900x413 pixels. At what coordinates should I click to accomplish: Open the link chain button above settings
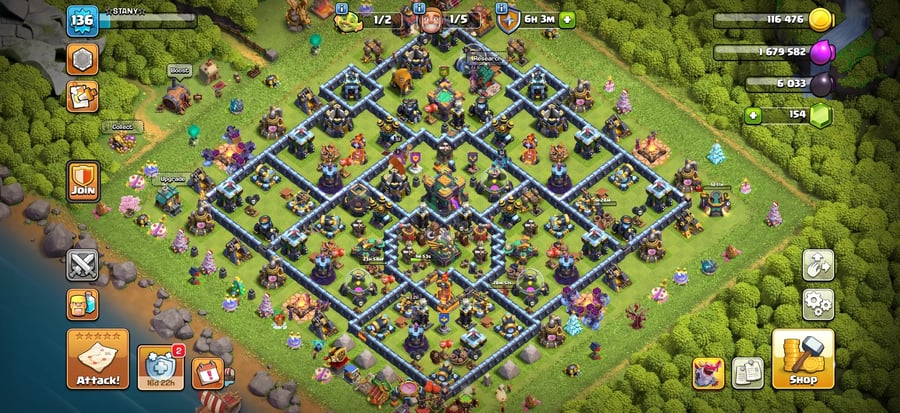[818, 265]
